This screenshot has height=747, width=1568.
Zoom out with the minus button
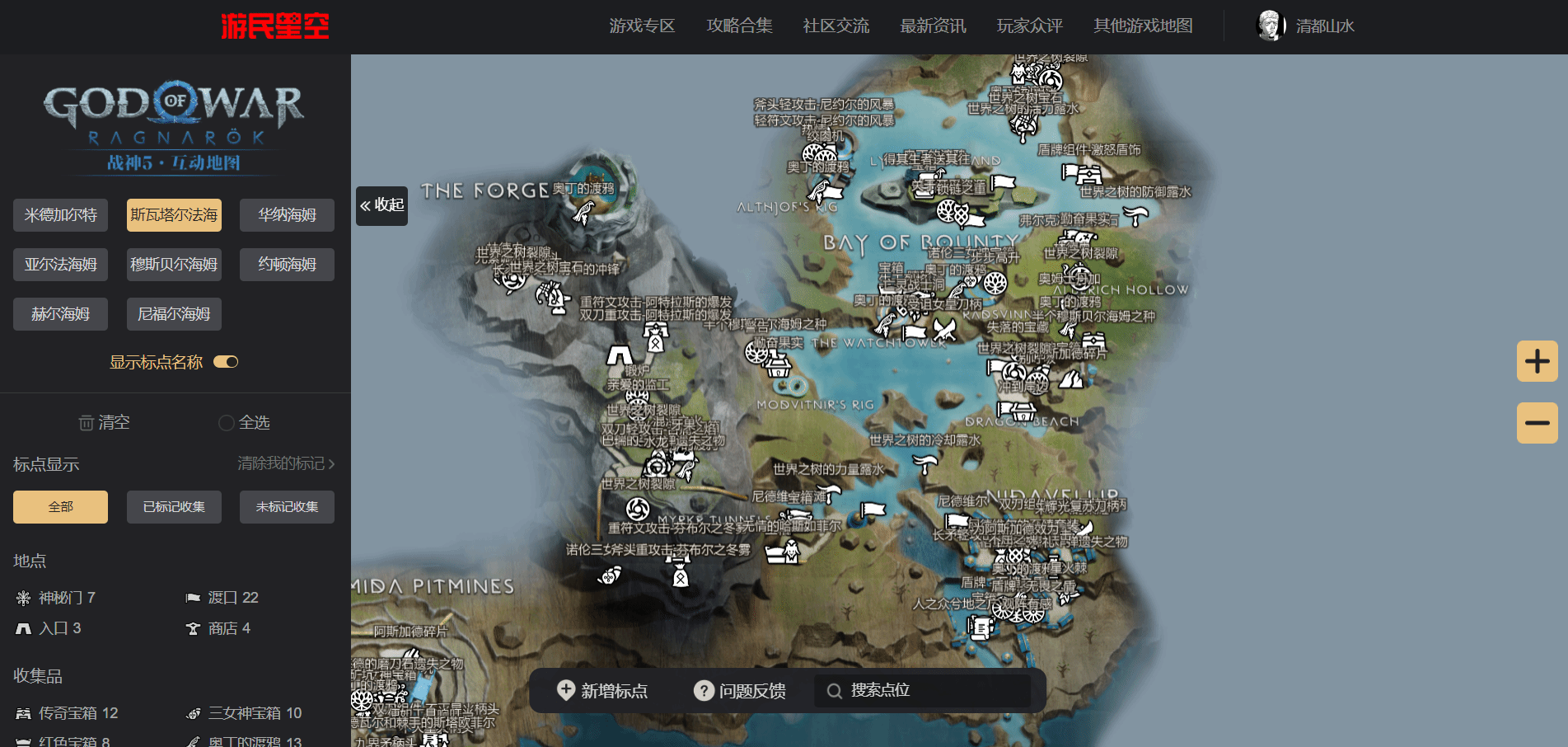pos(1537,423)
